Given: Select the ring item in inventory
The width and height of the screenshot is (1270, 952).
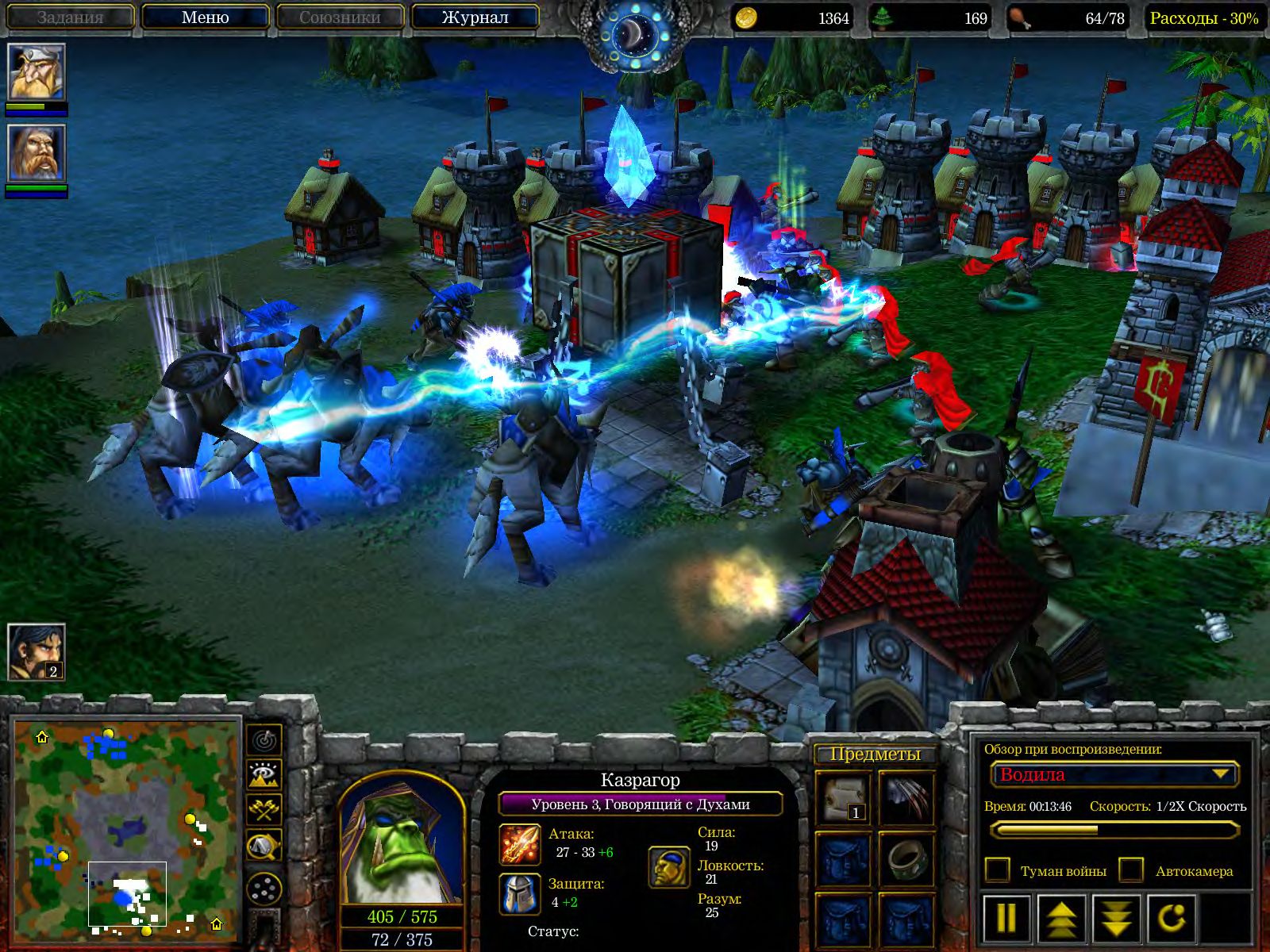Looking at the screenshot, I should (906, 858).
